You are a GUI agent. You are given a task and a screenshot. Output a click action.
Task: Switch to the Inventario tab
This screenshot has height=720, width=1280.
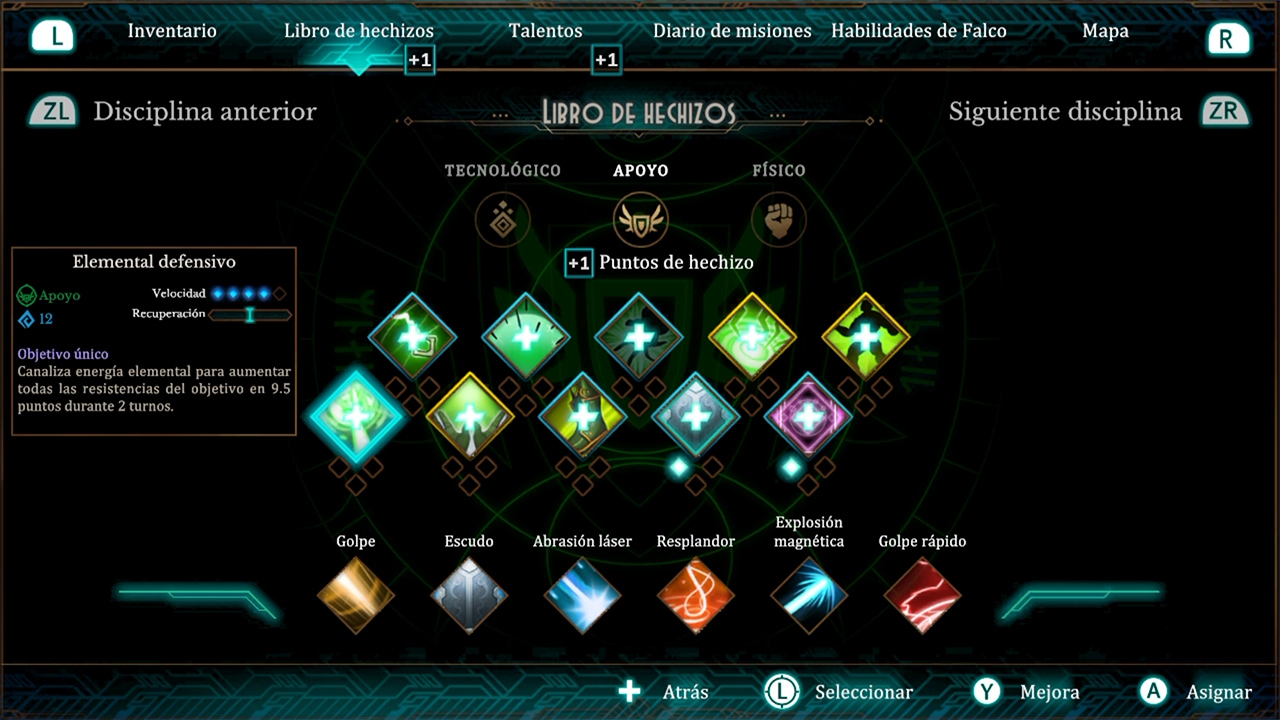coord(172,31)
